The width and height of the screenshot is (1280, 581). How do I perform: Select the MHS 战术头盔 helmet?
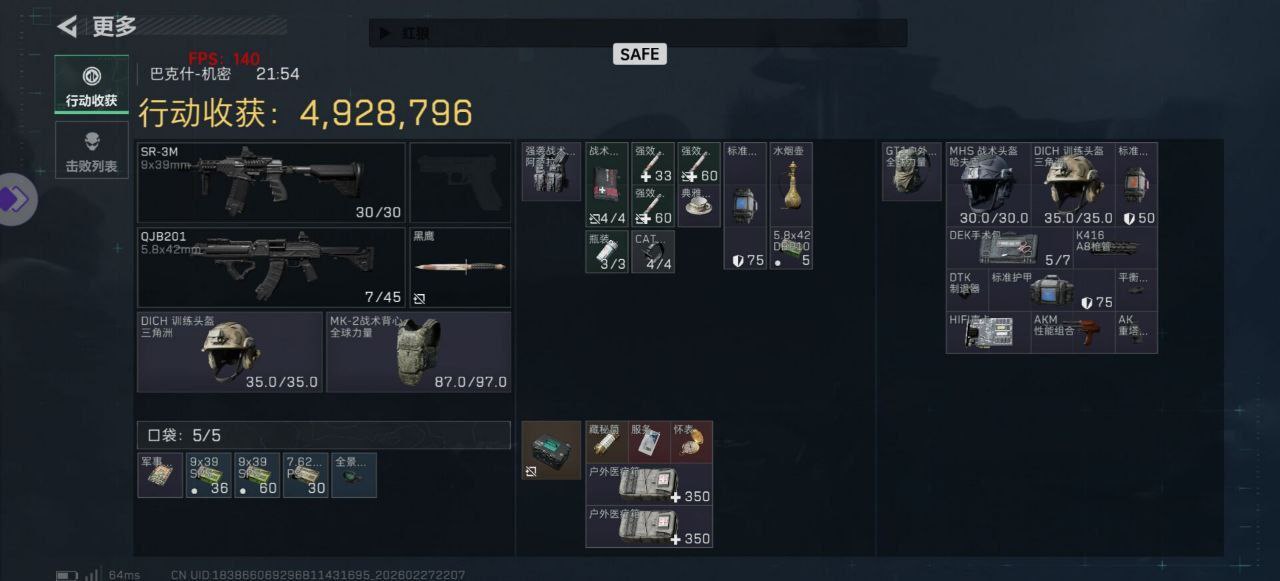tap(988, 184)
